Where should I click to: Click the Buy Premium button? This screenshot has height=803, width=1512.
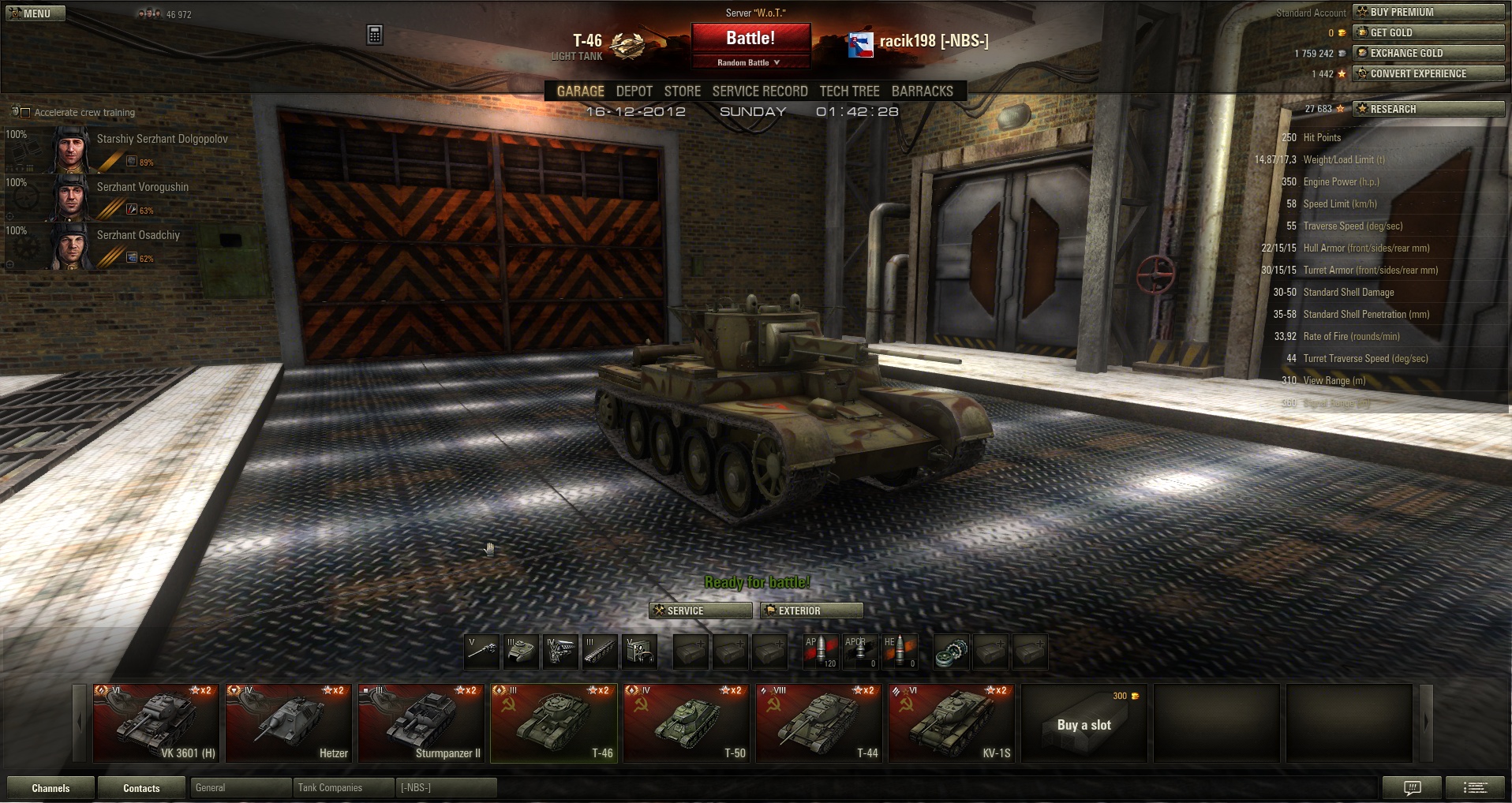[x=1428, y=12]
